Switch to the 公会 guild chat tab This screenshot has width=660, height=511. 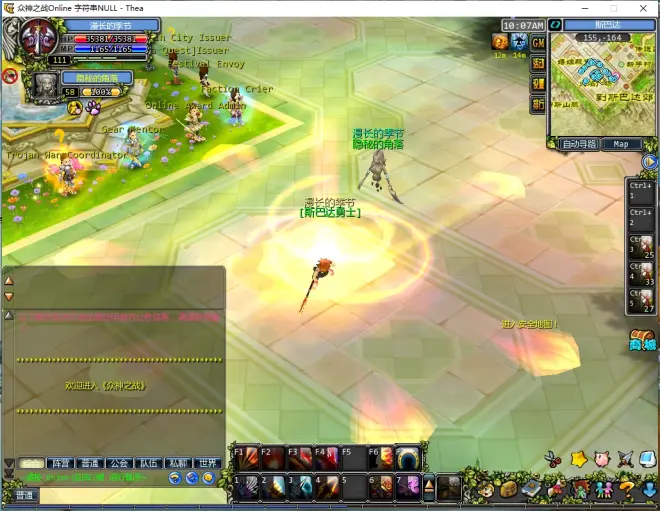pyautogui.click(x=119, y=463)
